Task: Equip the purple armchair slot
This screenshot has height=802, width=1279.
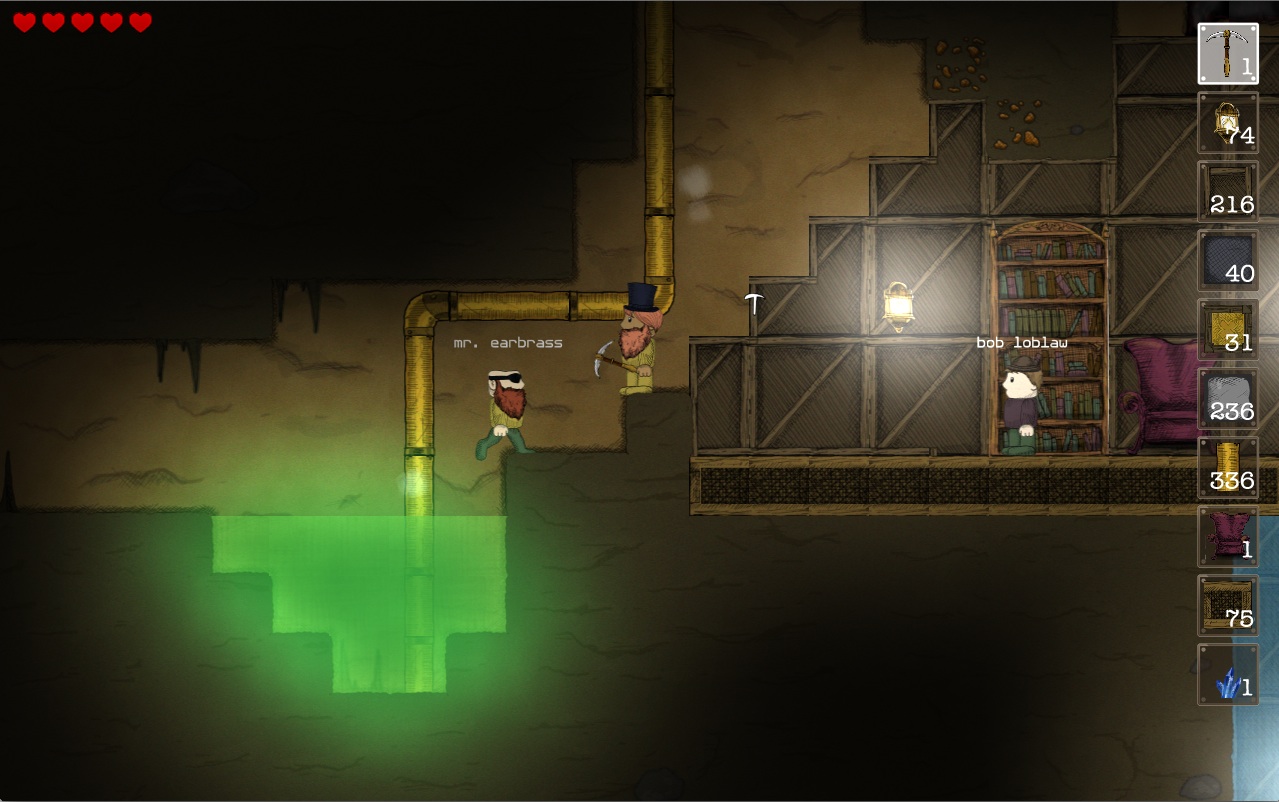Action: 1228,536
